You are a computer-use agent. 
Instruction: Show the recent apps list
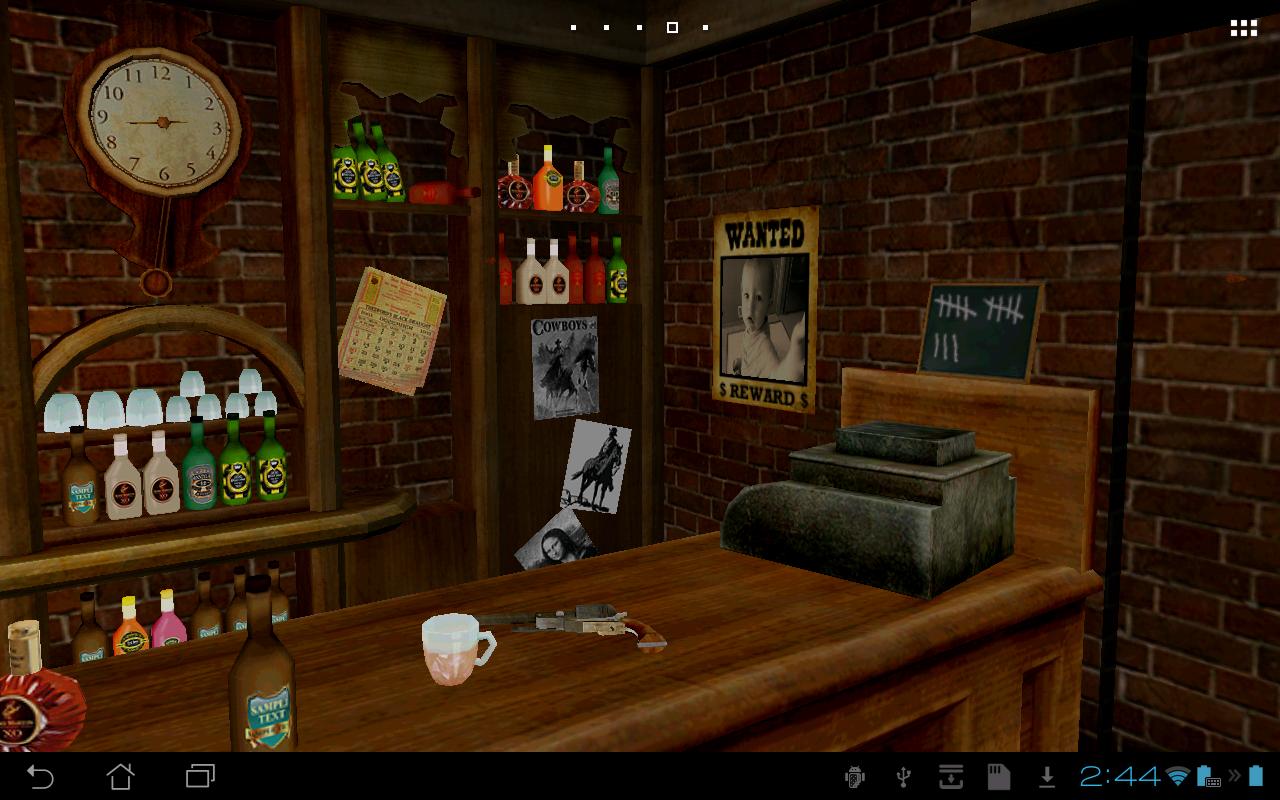click(200, 776)
